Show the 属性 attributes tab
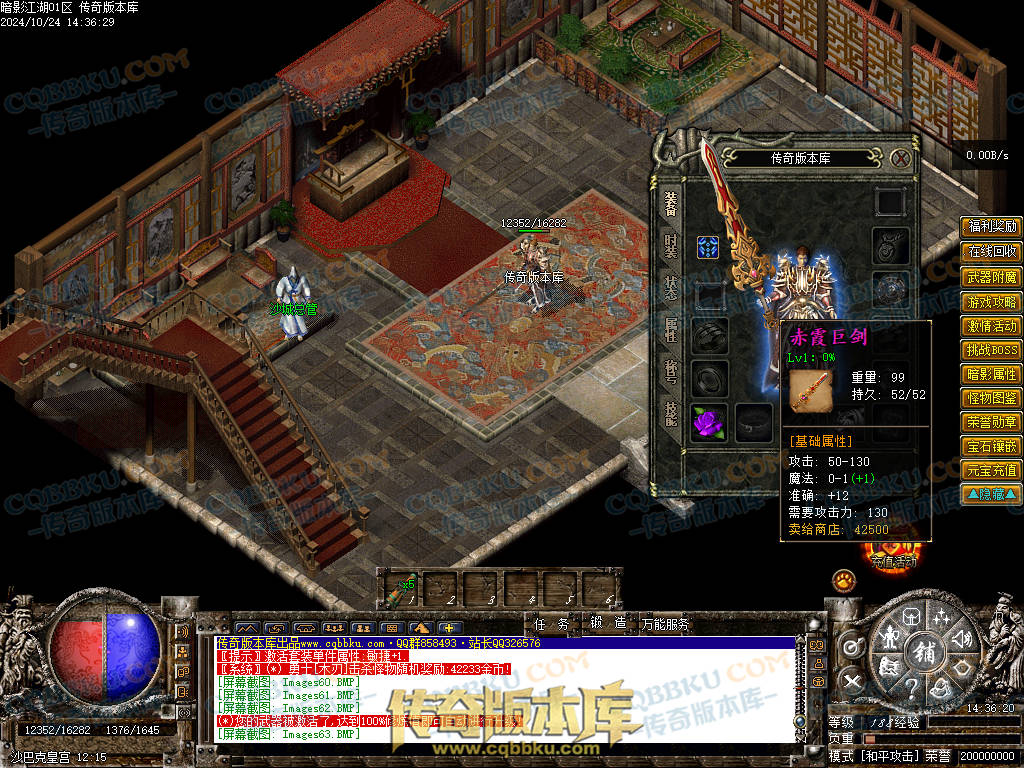 670,329
